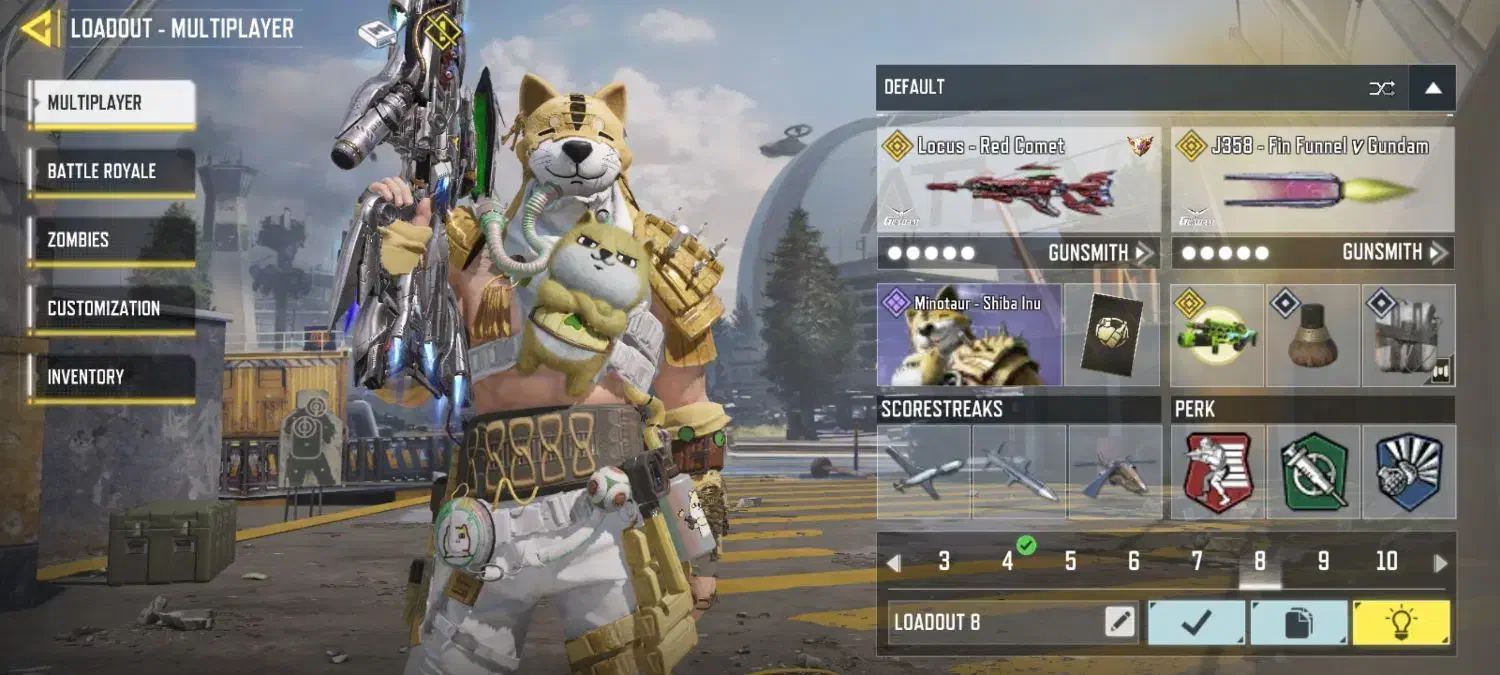The width and height of the screenshot is (1500, 675).
Task: Open the Zombies loadout tab
Action: pyautogui.click(x=111, y=240)
